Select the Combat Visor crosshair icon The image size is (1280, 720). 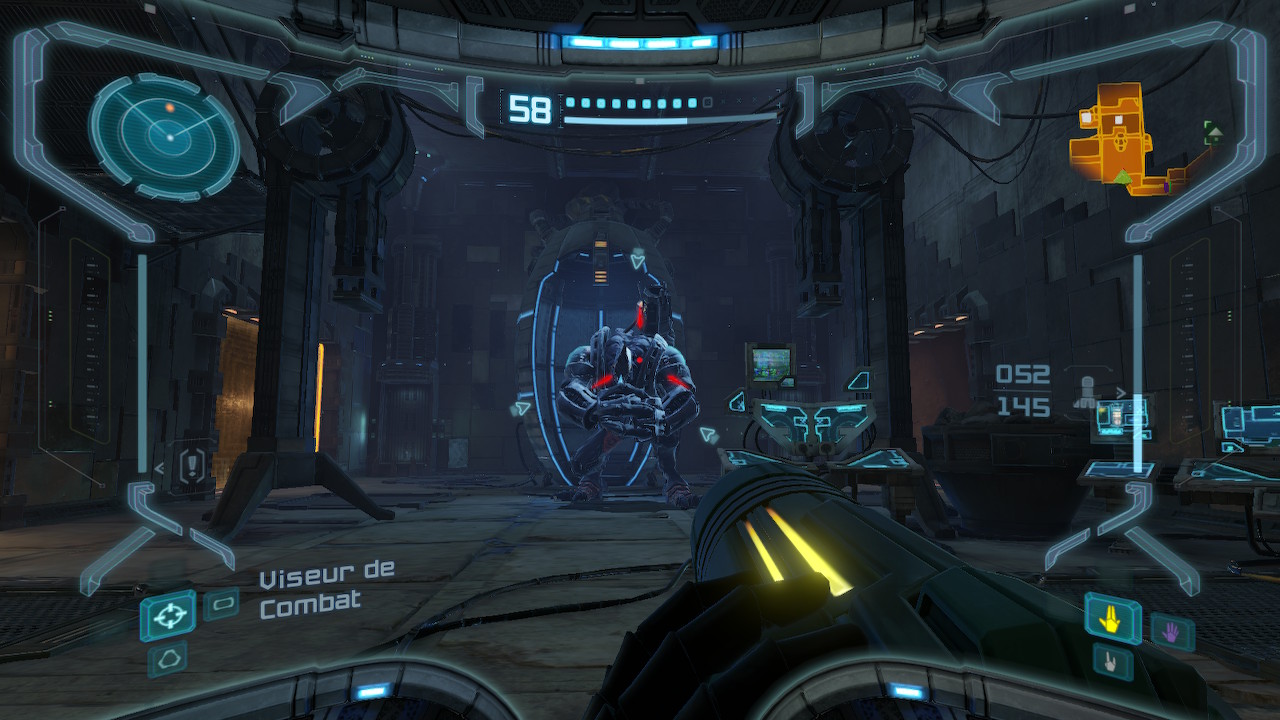coord(168,614)
